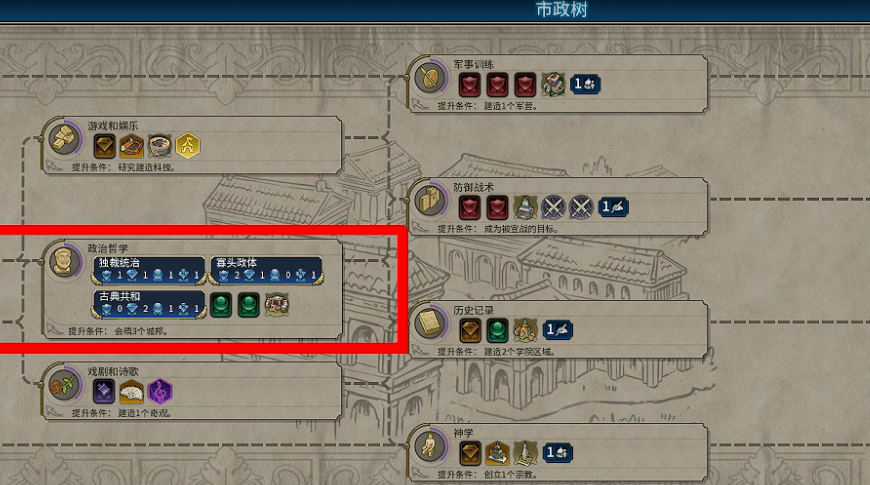Click the round 政治哲学 bust icon
Screen dimensions: 870x485
pyautogui.click(x=66, y=262)
